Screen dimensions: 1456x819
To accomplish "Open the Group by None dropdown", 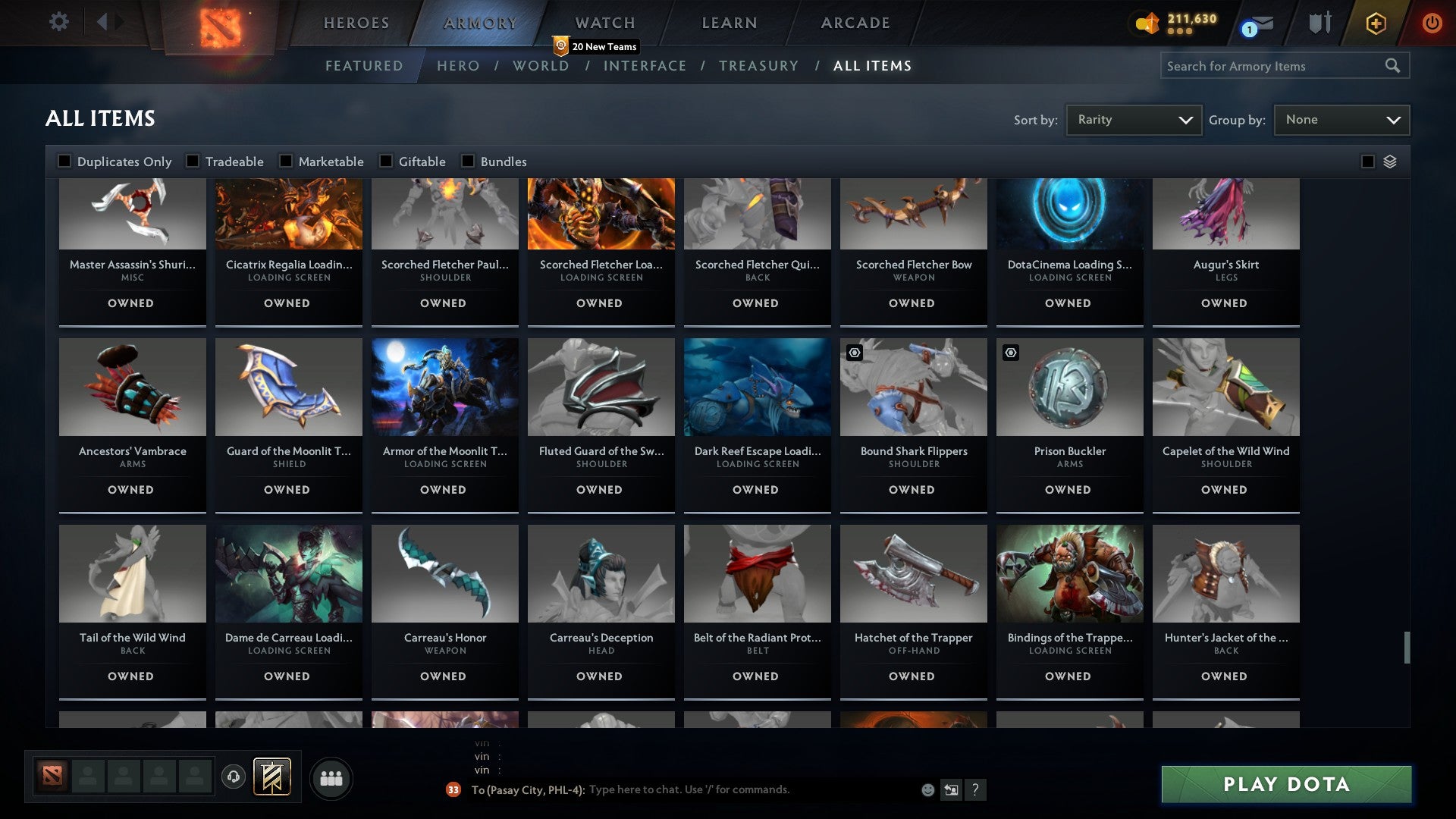I will pos(1341,119).
